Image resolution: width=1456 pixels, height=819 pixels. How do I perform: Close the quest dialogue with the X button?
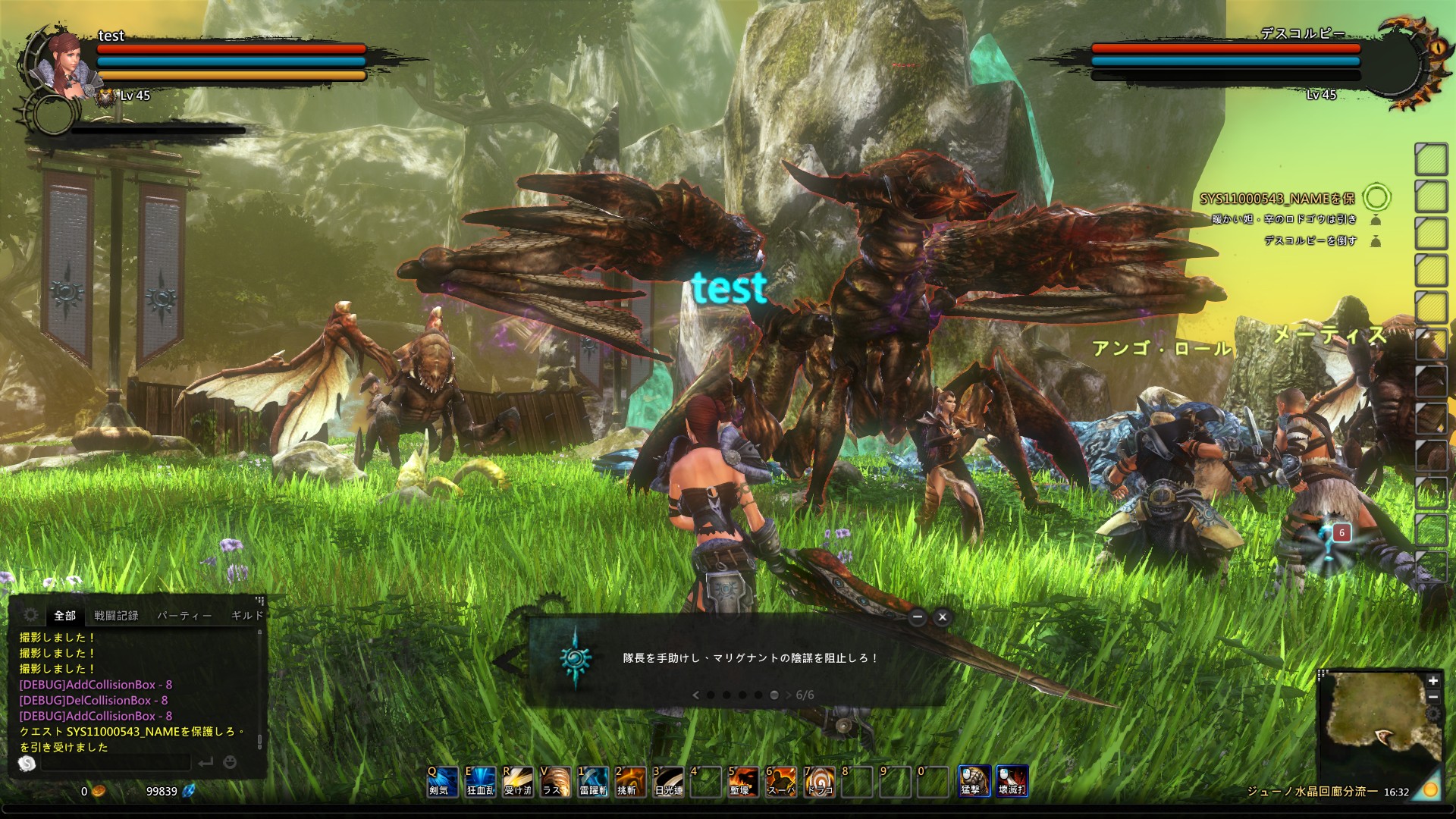point(943,617)
